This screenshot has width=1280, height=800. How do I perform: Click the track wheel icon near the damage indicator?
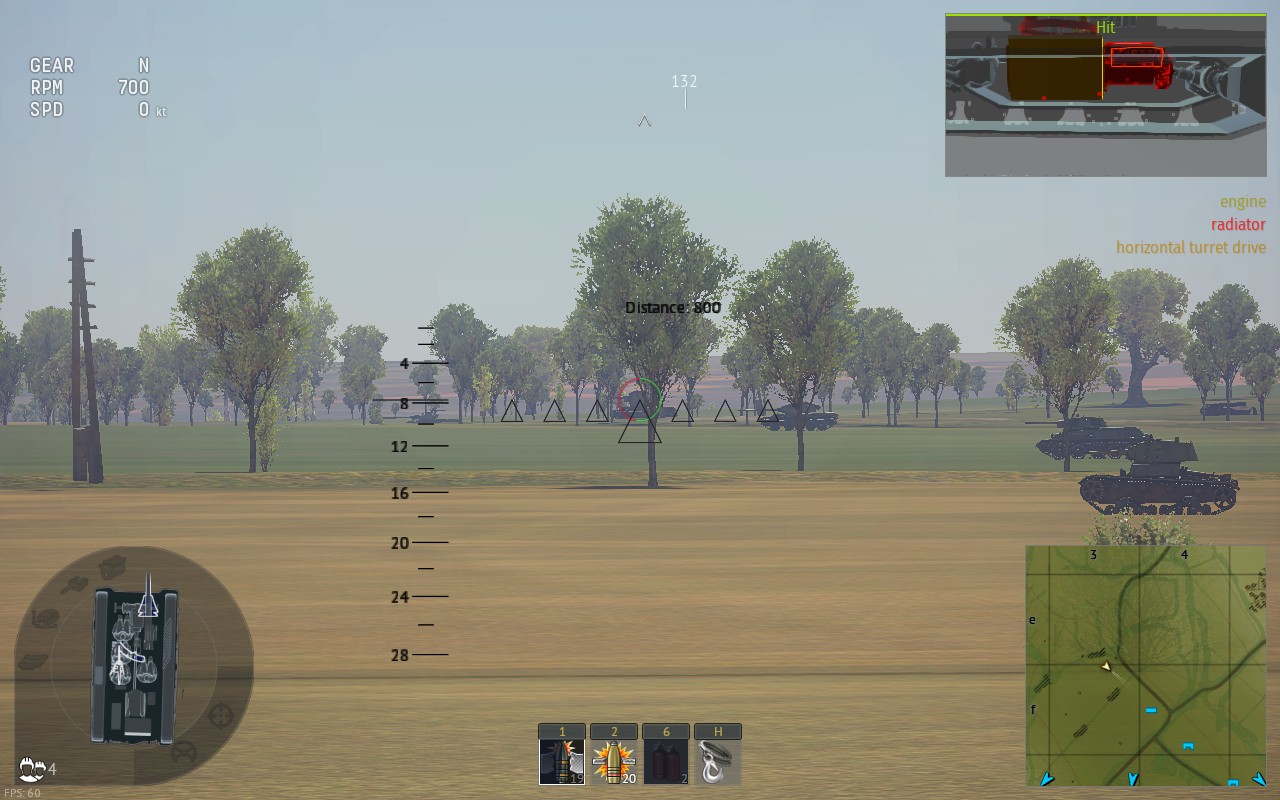coord(182,750)
